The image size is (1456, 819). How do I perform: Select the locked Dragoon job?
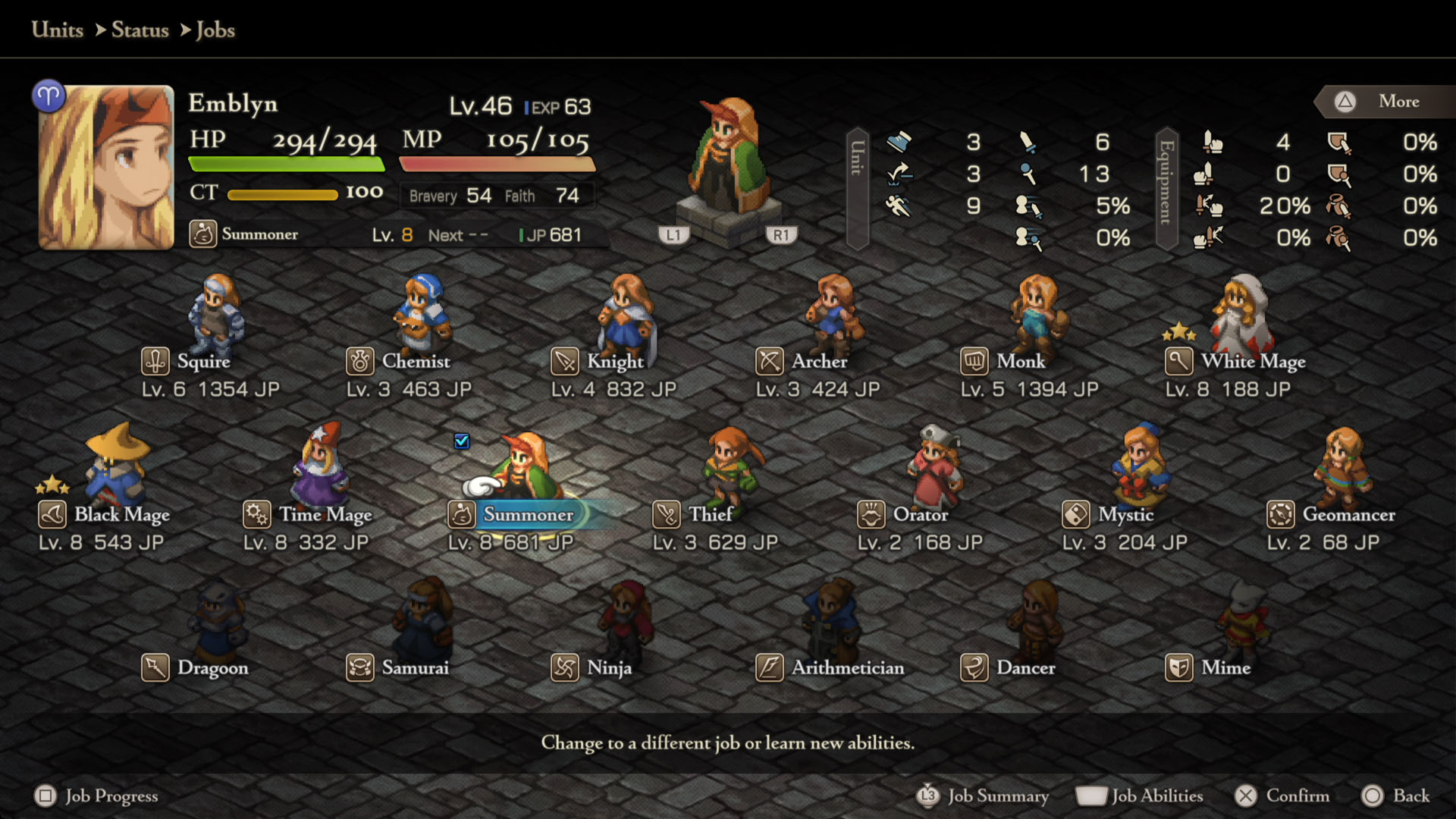point(212,667)
